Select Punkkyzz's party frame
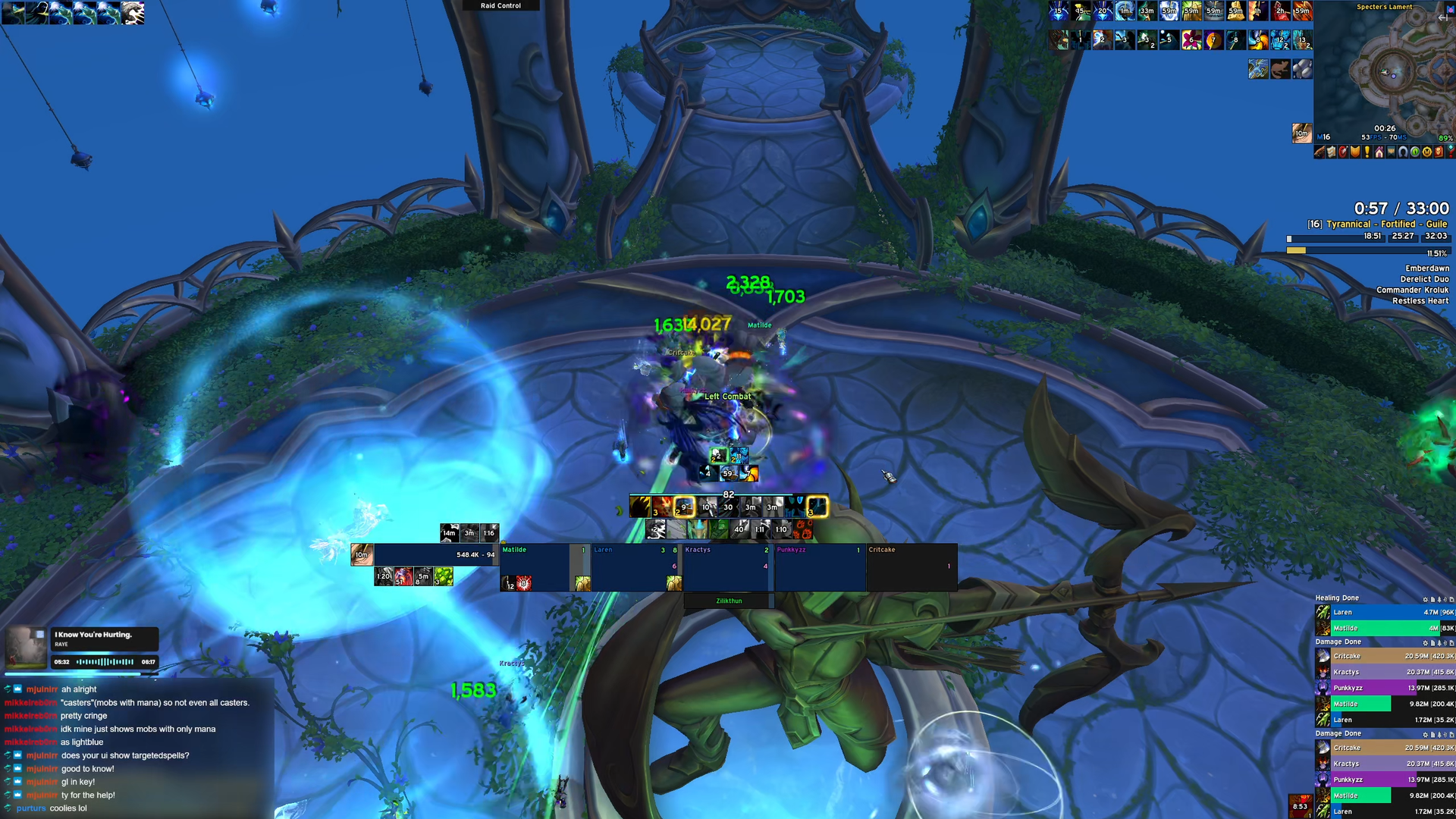The image size is (1456, 819). point(819,565)
